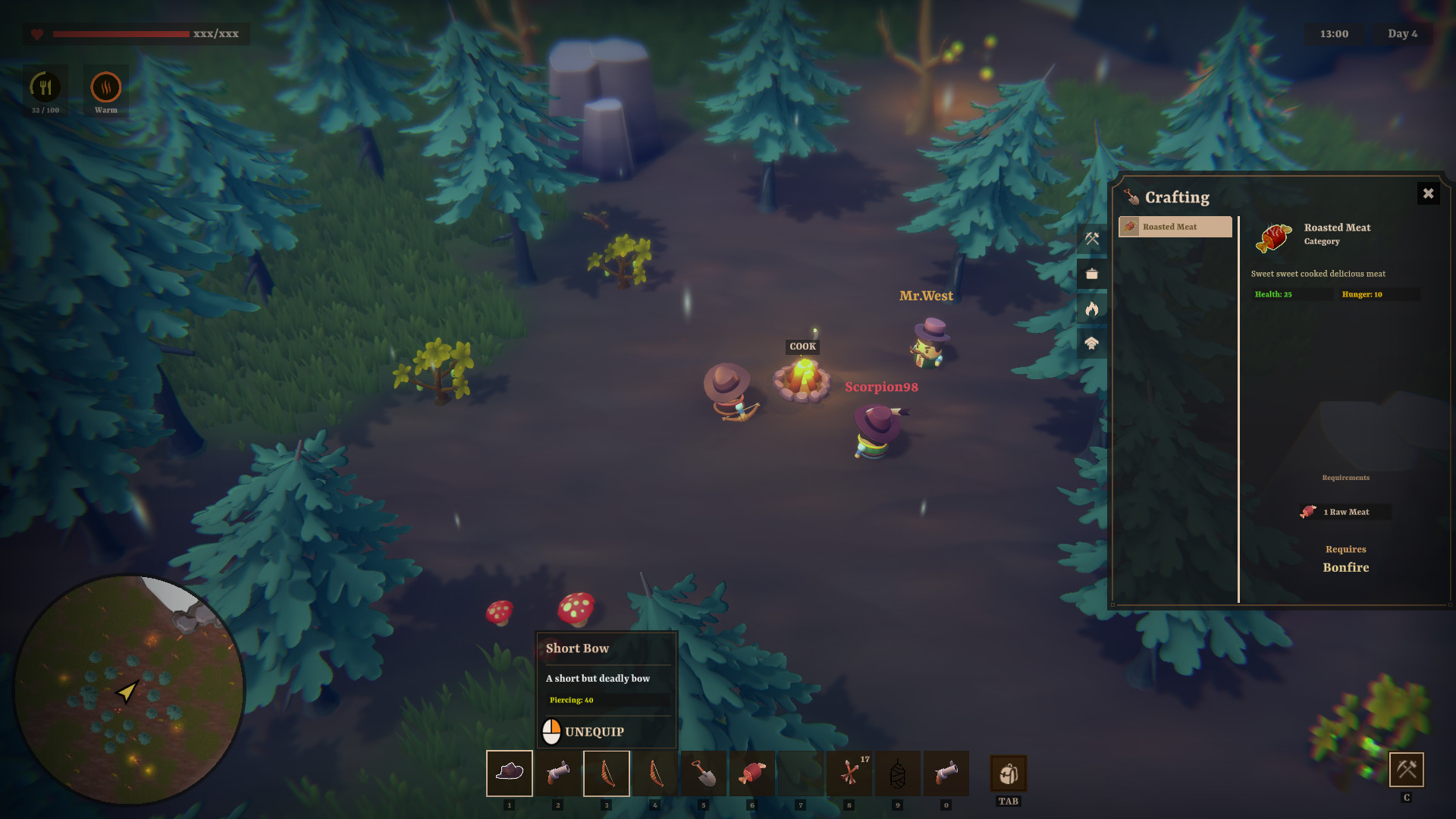Select the Roasted Meat recipe entry
This screenshot has width=1456, height=819.
click(1175, 227)
